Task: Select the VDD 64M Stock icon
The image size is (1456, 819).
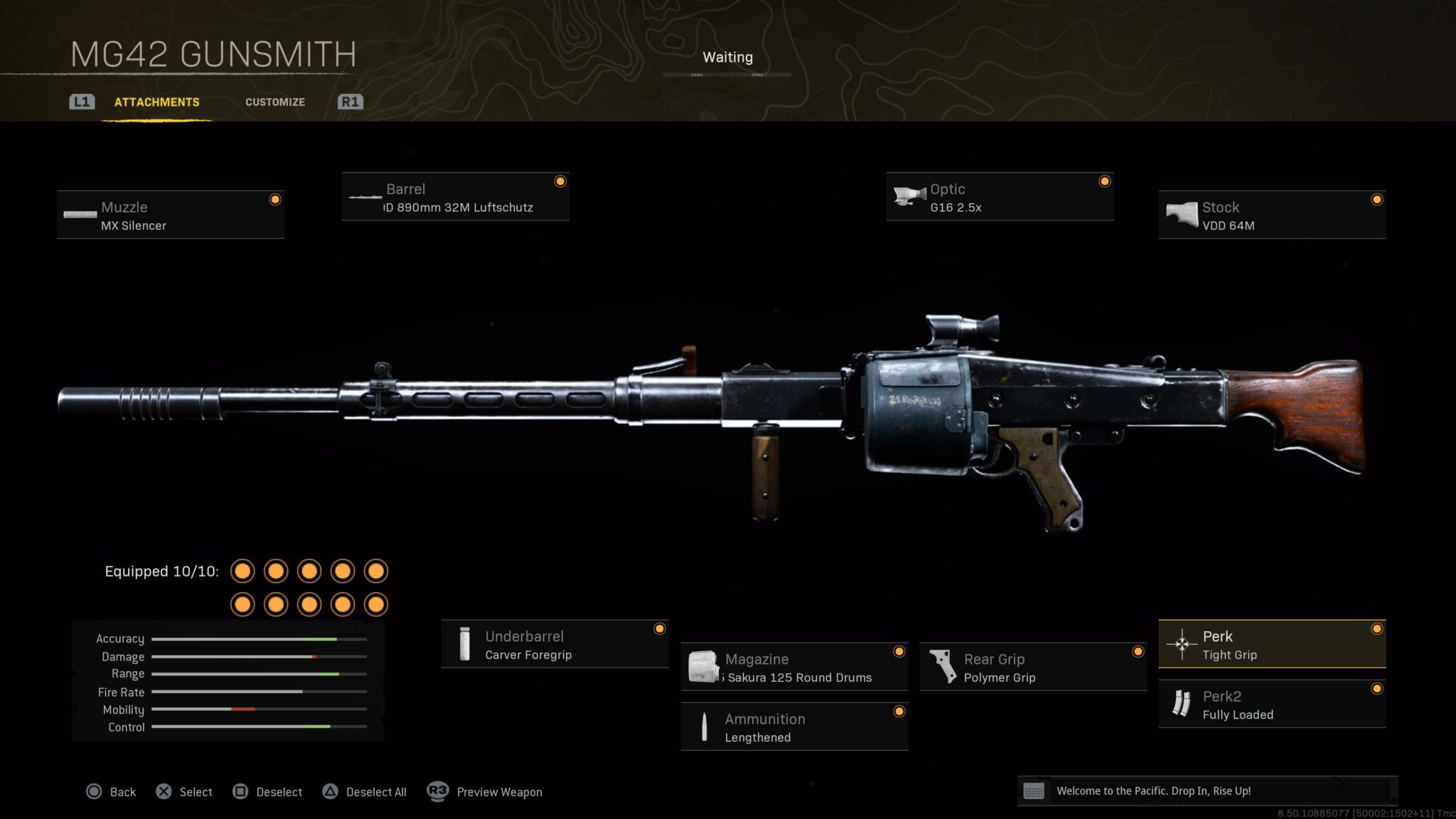Action: (1182, 213)
